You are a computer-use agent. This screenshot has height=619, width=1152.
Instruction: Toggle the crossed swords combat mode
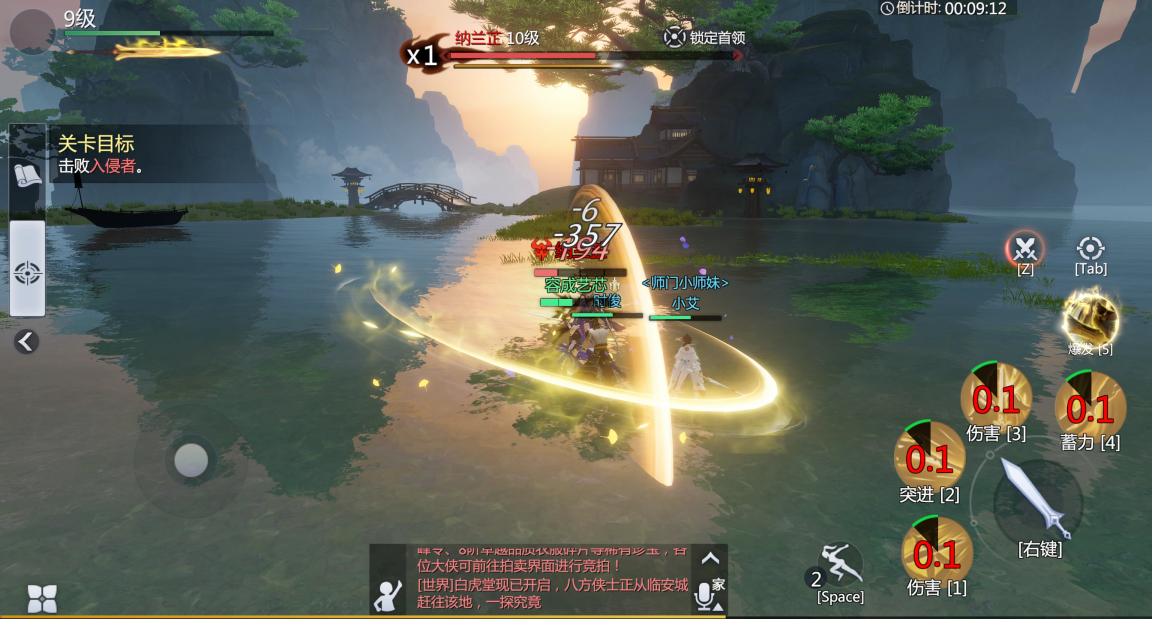(x=1025, y=247)
